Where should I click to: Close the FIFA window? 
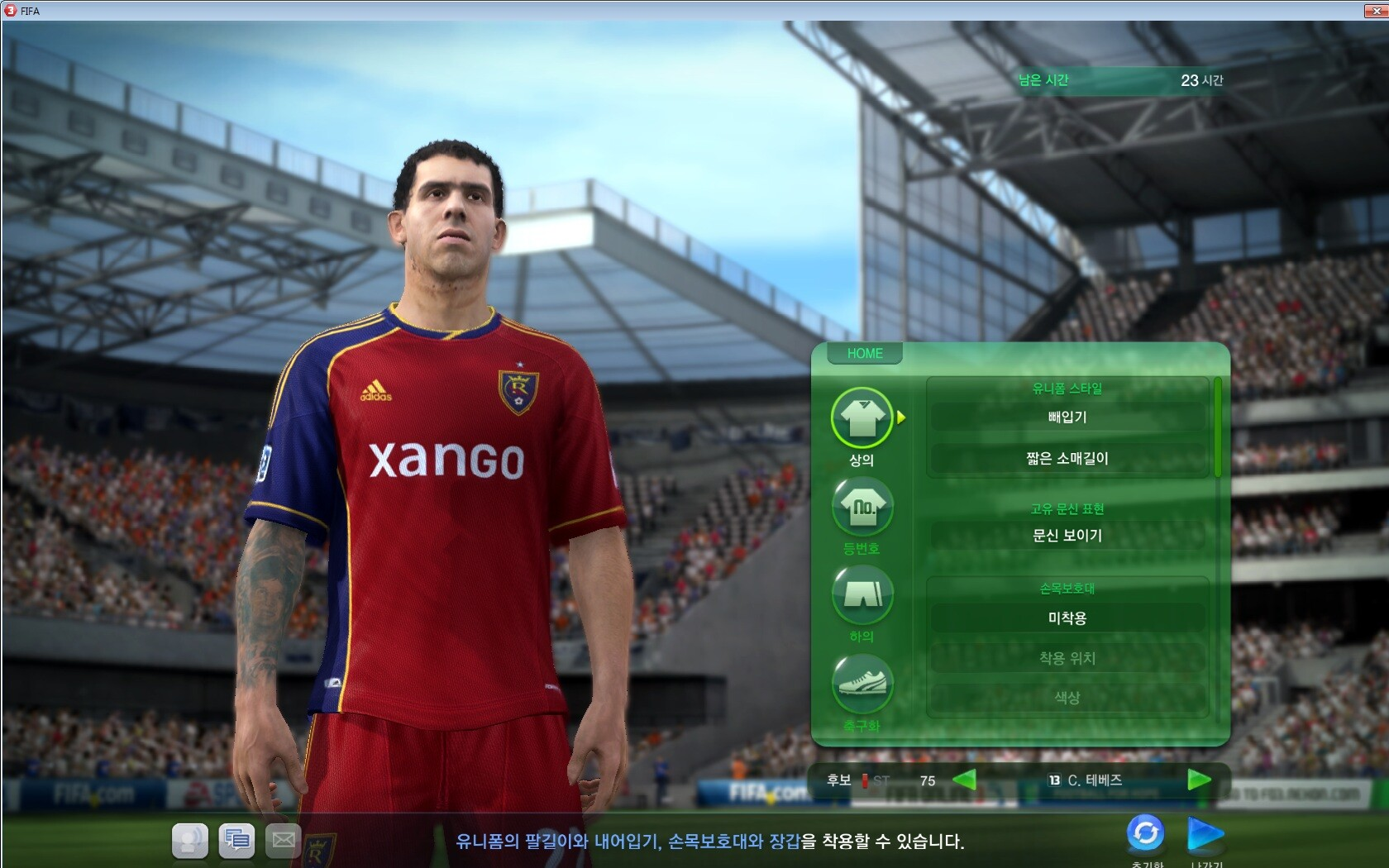pos(1376,11)
